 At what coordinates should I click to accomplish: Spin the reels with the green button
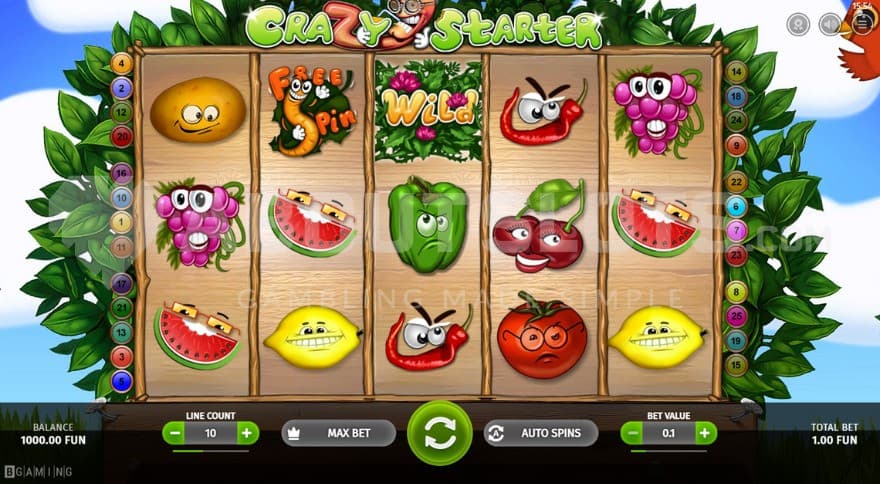click(440, 433)
